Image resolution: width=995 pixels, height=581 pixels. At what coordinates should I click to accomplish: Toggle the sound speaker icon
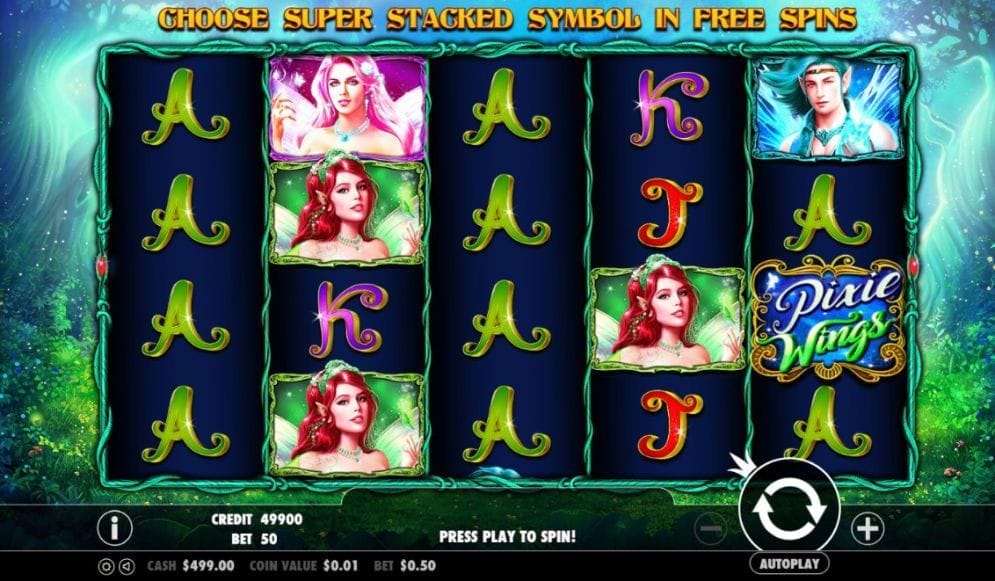pyautogui.click(x=126, y=566)
